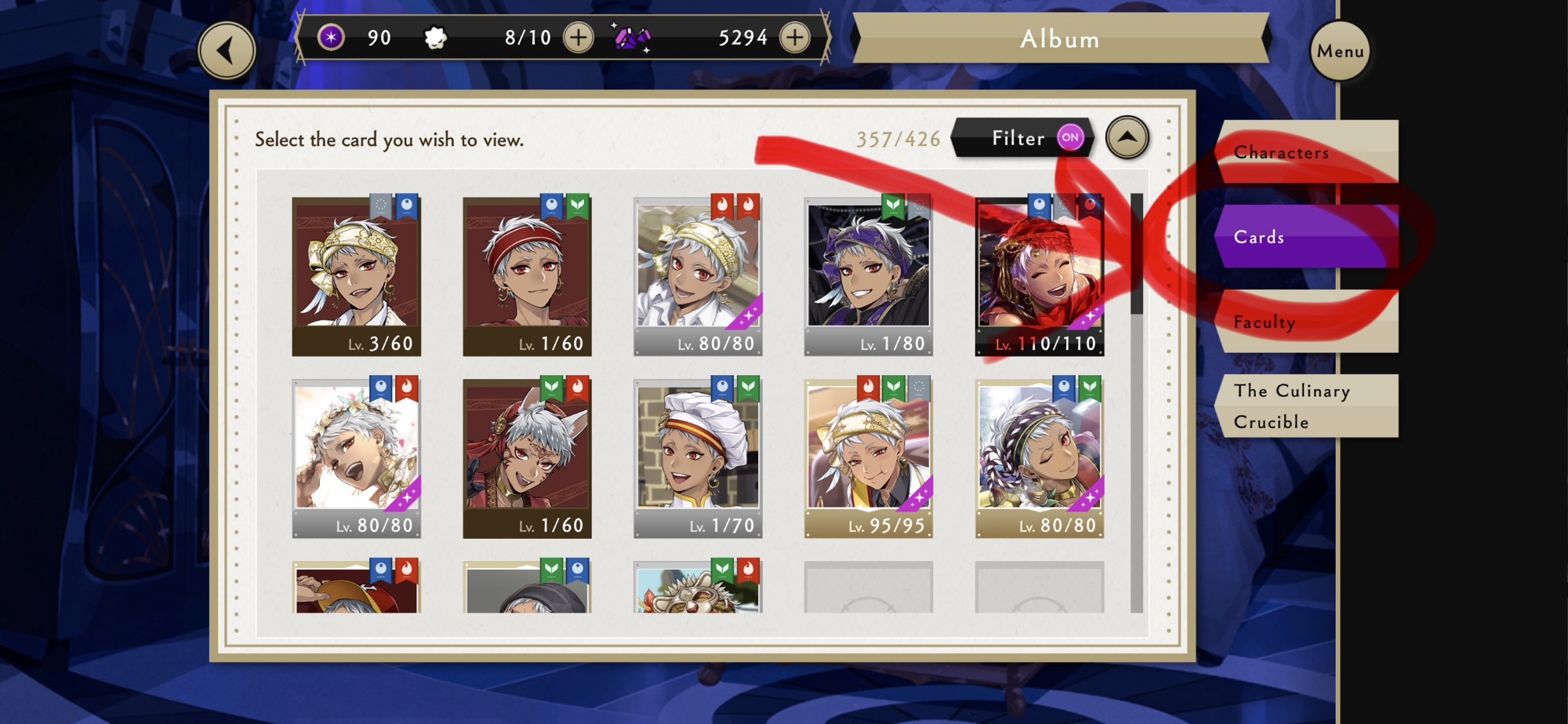Image resolution: width=1568 pixels, height=724 pixels.
Task: View the red headband Lv. 1/60 card
Action: (x=527, y=276)
